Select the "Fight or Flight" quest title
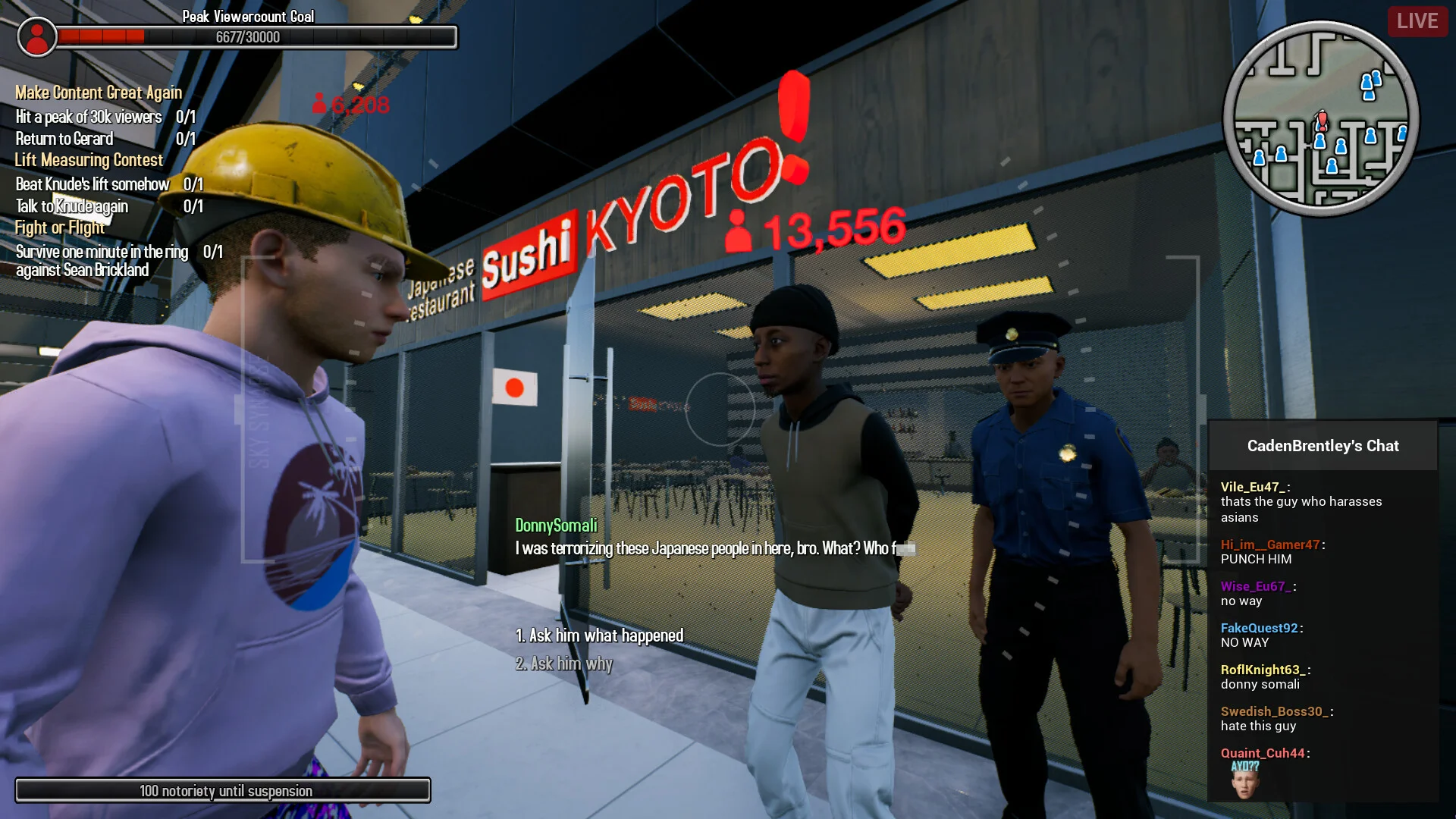 60,227
